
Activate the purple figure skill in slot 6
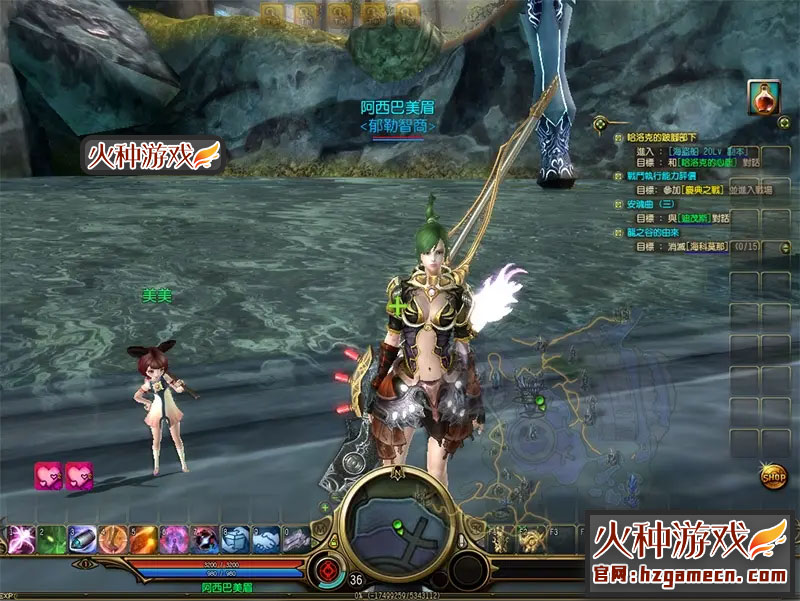point(174,539)
